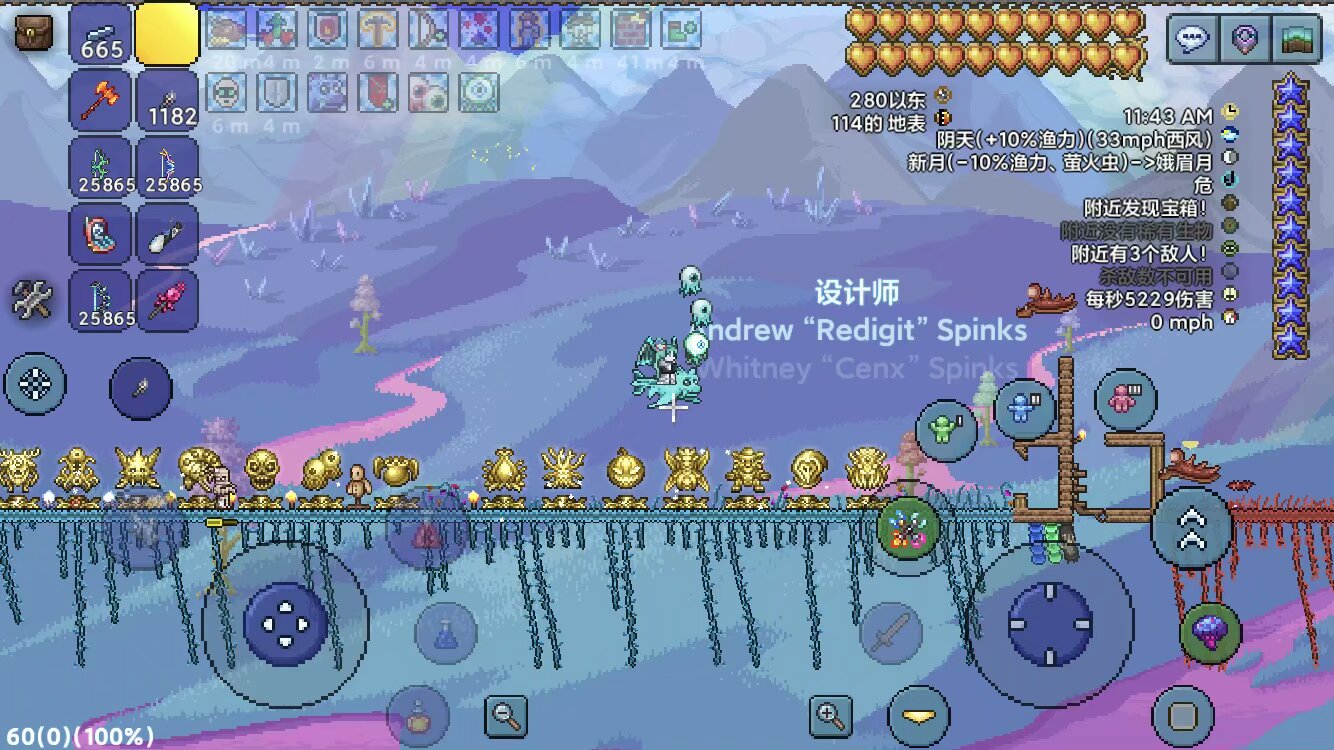Tap the yellow down-arrow drop button
Screen dimensions: 1334x750
(918, 716)
